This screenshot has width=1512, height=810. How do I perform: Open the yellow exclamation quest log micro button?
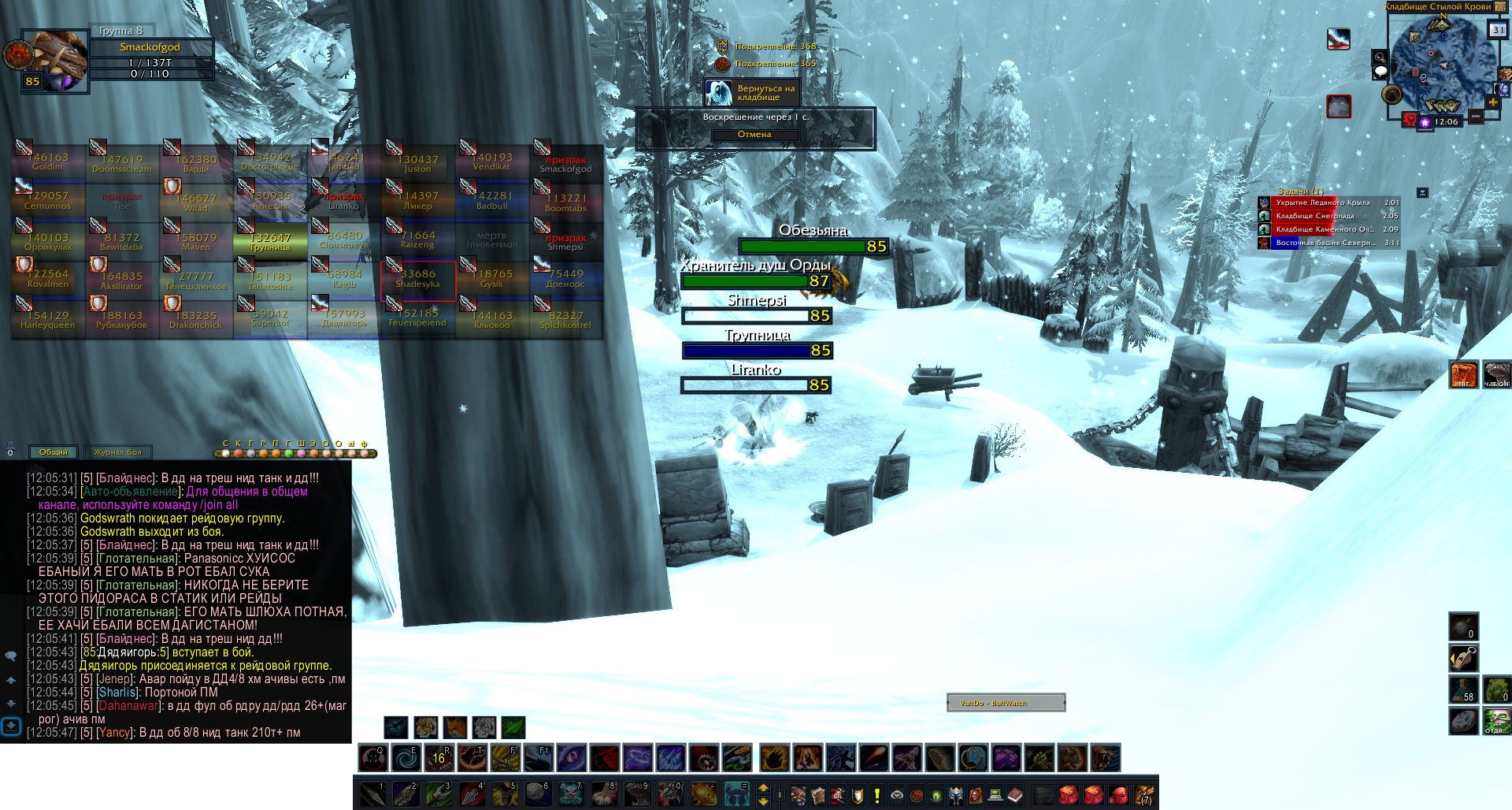point(877,795)
